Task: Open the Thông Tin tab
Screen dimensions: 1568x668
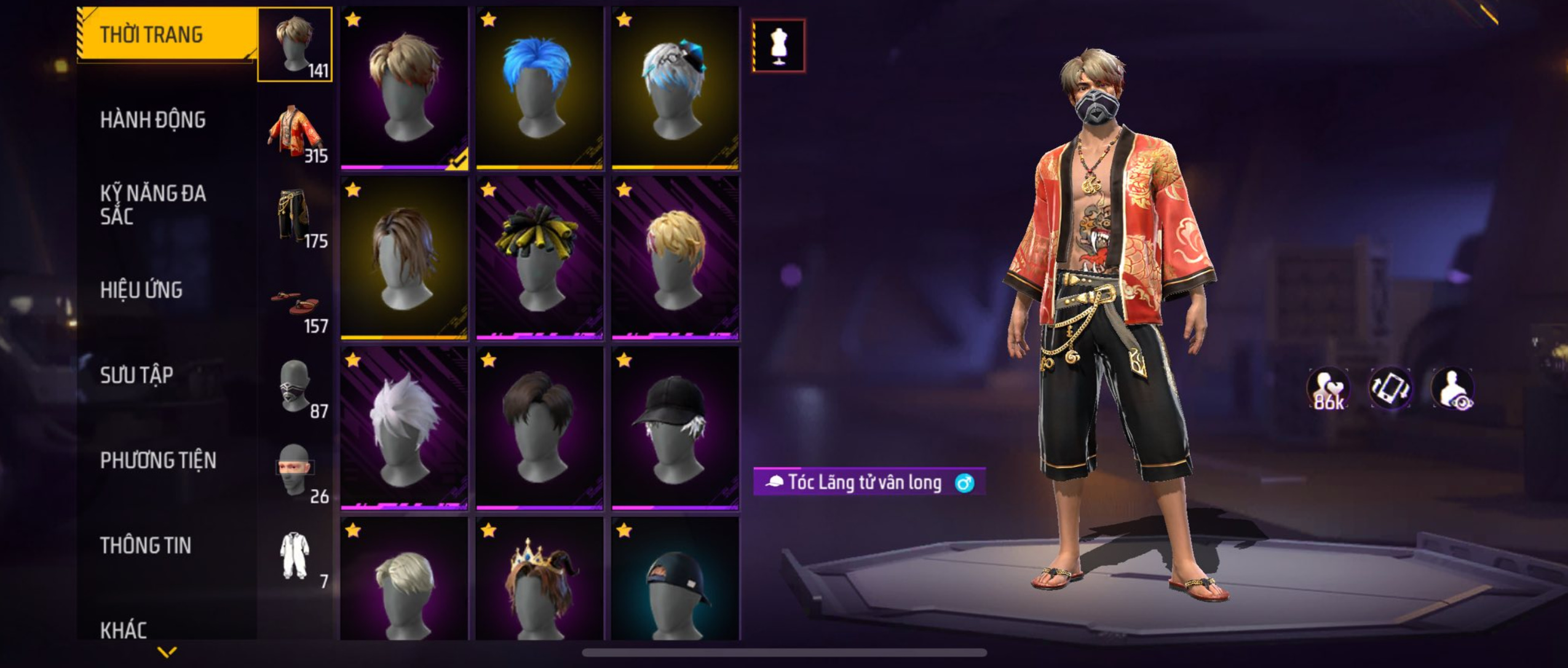Action: (x=146, y=545)
